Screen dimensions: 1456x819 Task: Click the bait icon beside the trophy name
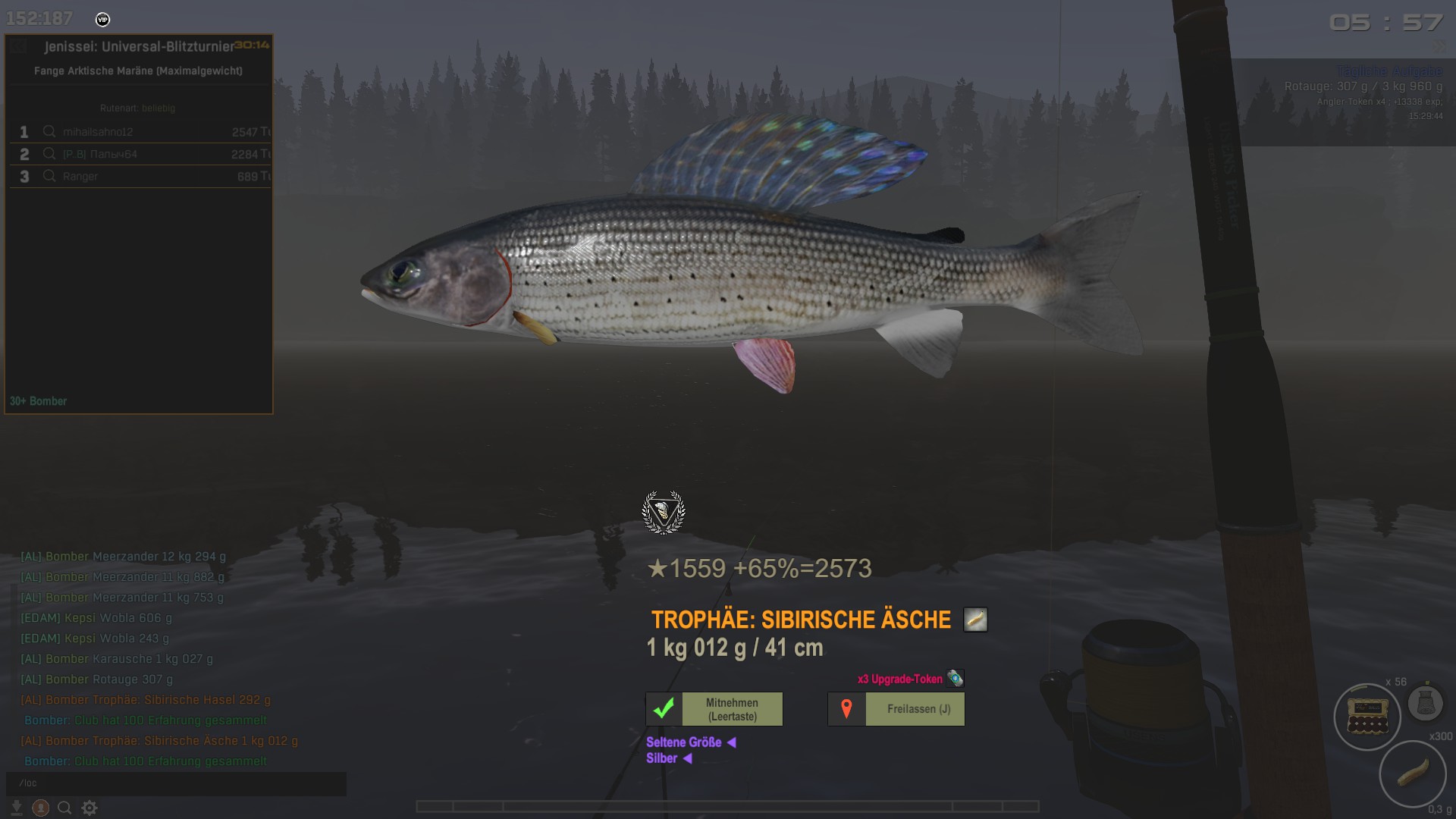(975, 620)
